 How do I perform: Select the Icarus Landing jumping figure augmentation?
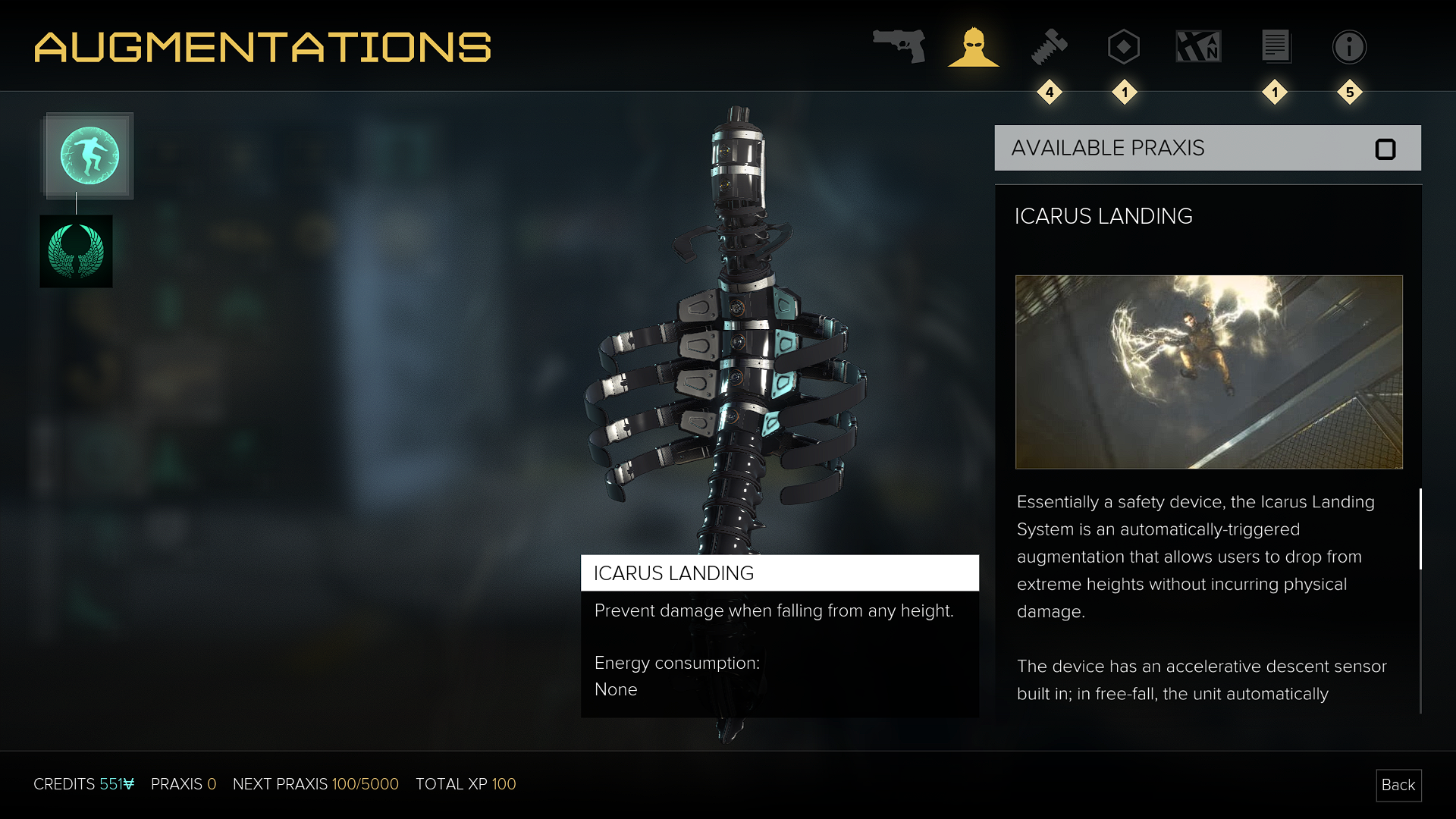coord(89,156)
